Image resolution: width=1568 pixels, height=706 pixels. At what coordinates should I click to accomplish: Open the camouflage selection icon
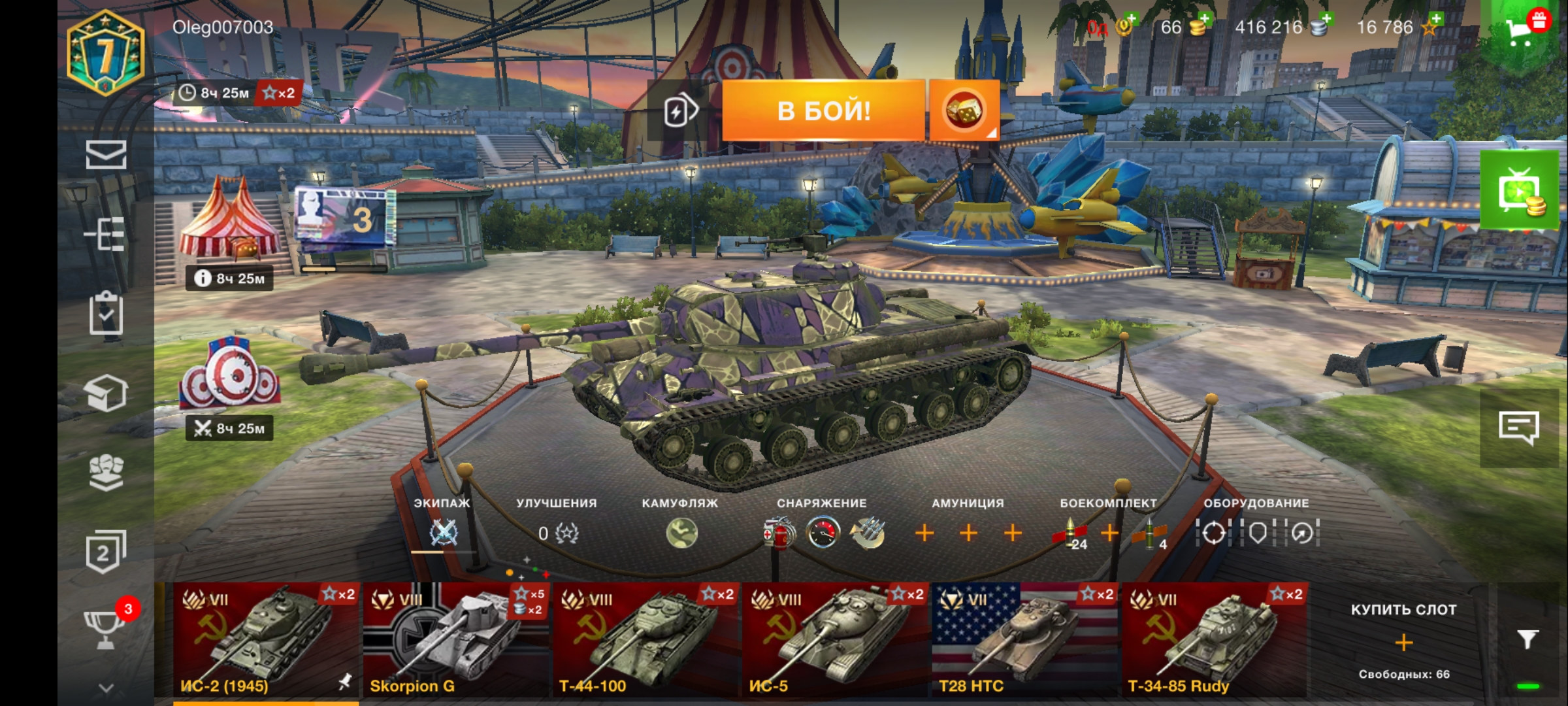pos(681,533)
